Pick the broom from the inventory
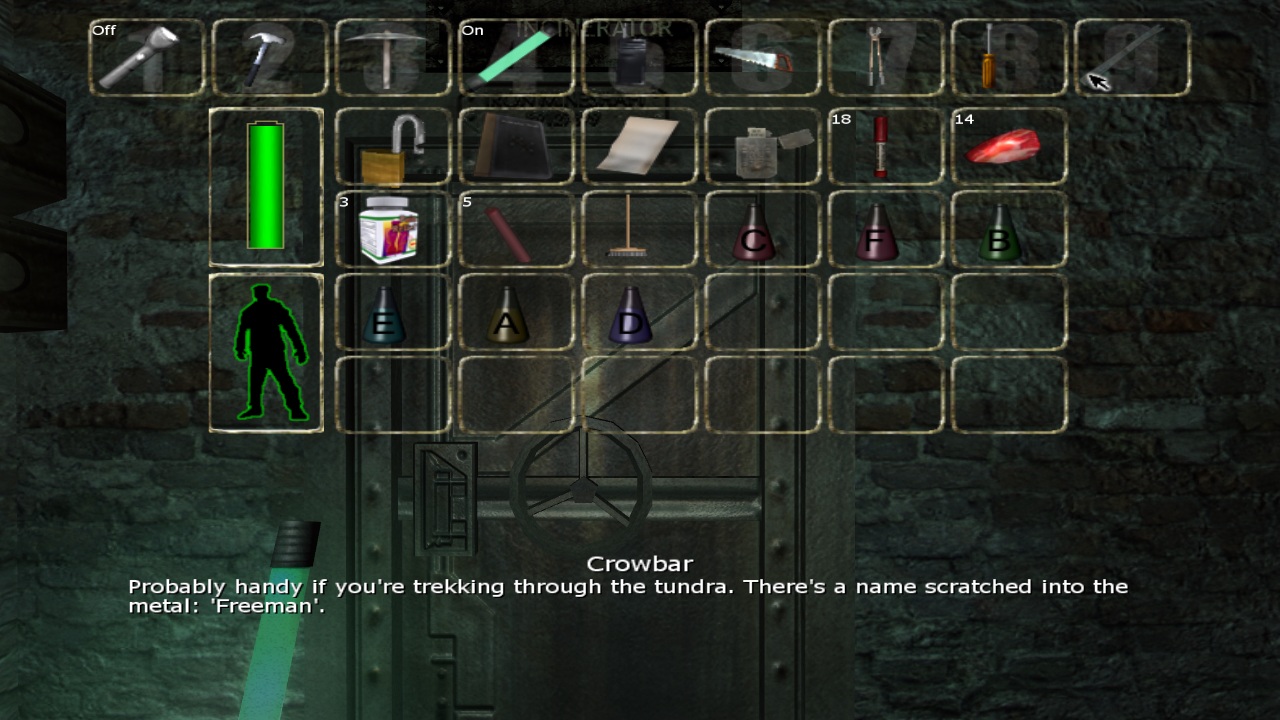1280x720 pixels. (x=639, y=230)
